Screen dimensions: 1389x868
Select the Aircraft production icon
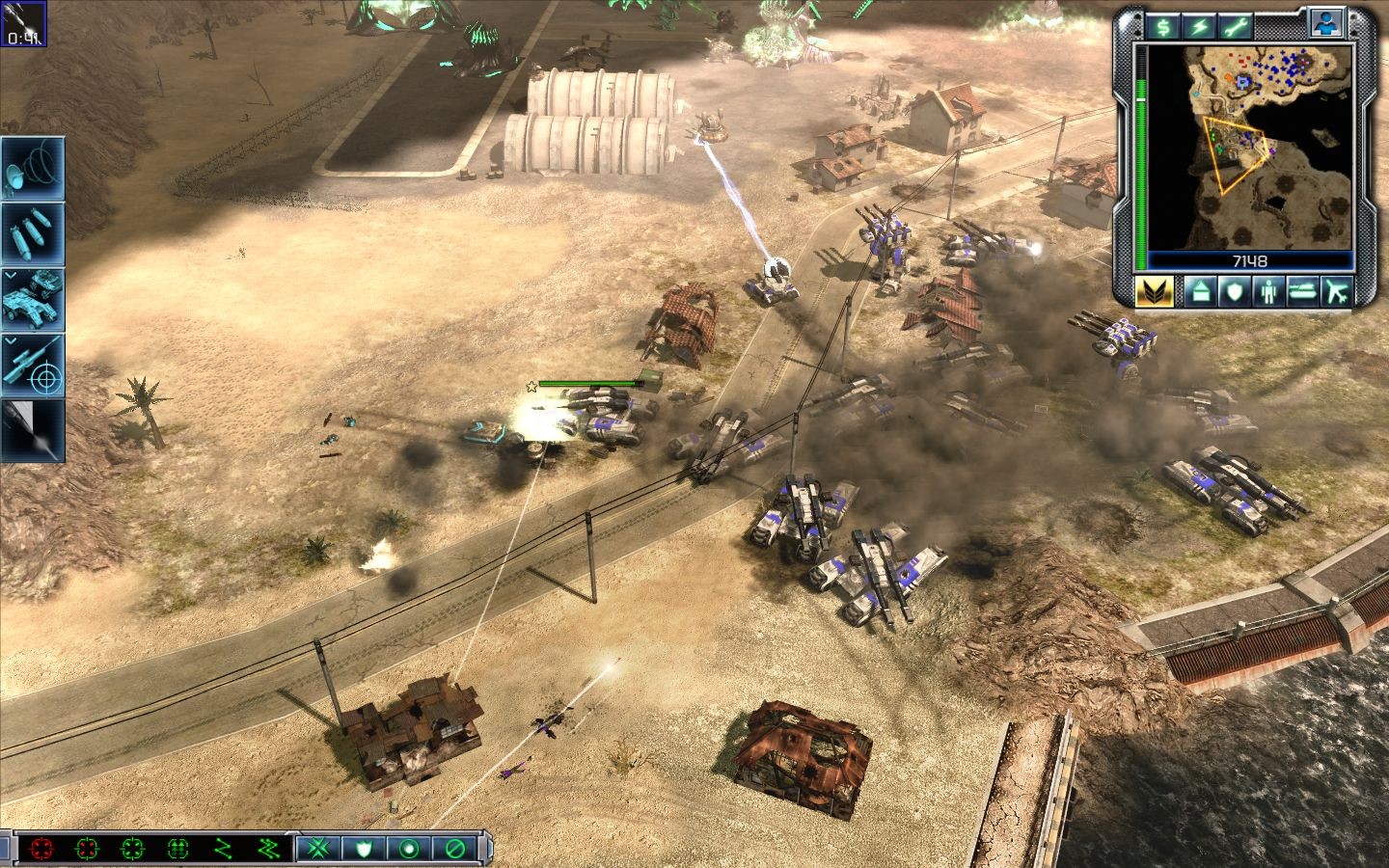point(1337,291)
